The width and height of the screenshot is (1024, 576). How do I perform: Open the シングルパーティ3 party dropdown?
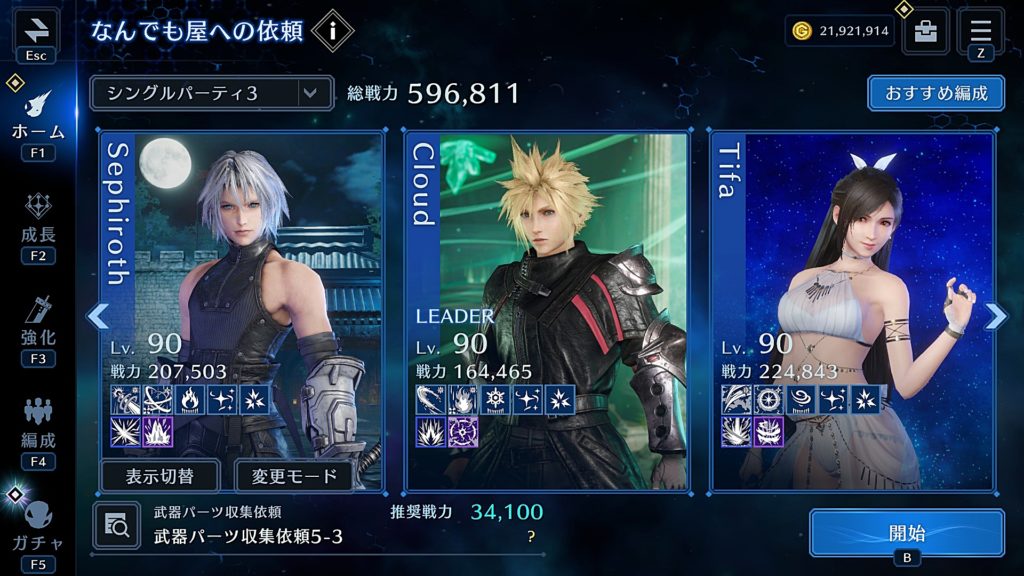210,94
